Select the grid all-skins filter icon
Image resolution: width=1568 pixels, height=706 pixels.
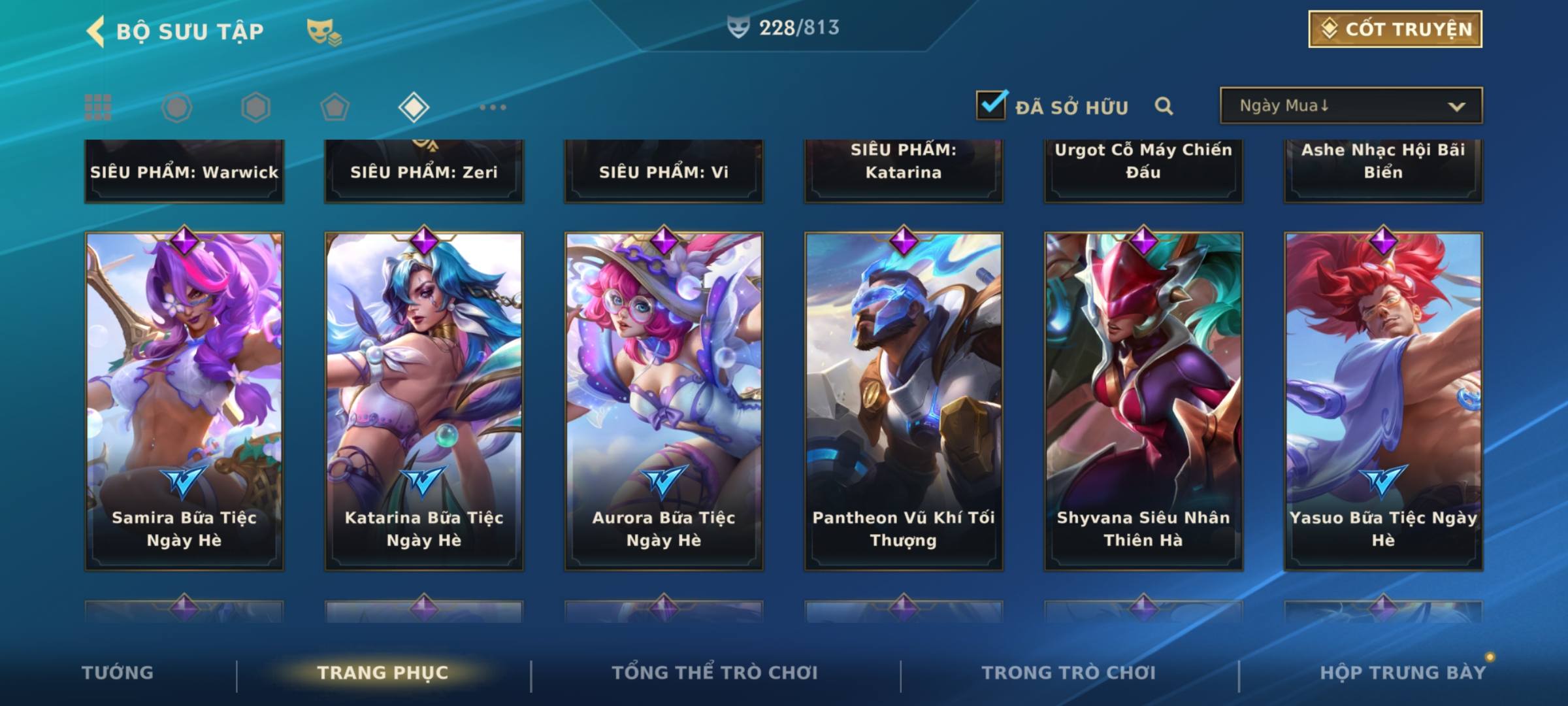[98, 107]
